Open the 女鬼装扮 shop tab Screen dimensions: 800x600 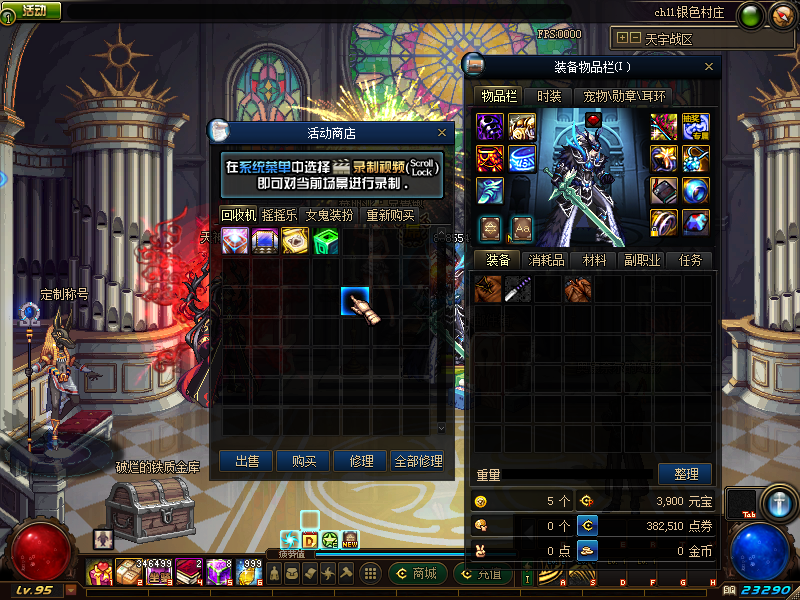point(329,215)
